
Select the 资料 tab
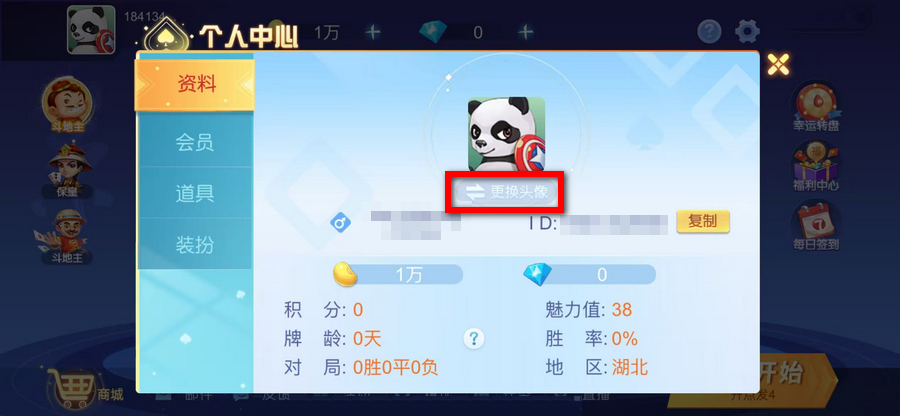(196, 84)
